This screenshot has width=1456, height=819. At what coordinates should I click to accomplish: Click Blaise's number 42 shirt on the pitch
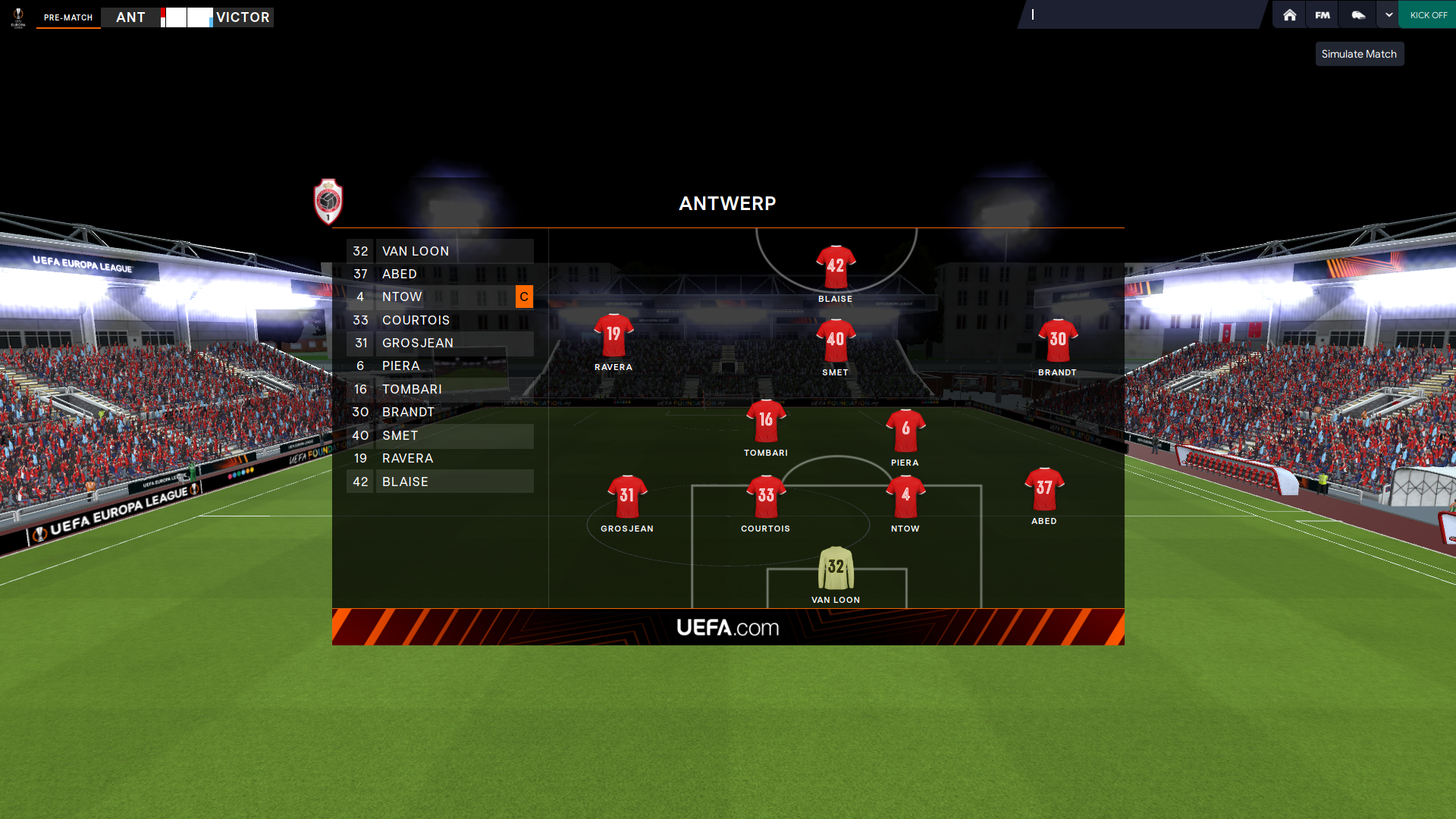tap(835, 267)
